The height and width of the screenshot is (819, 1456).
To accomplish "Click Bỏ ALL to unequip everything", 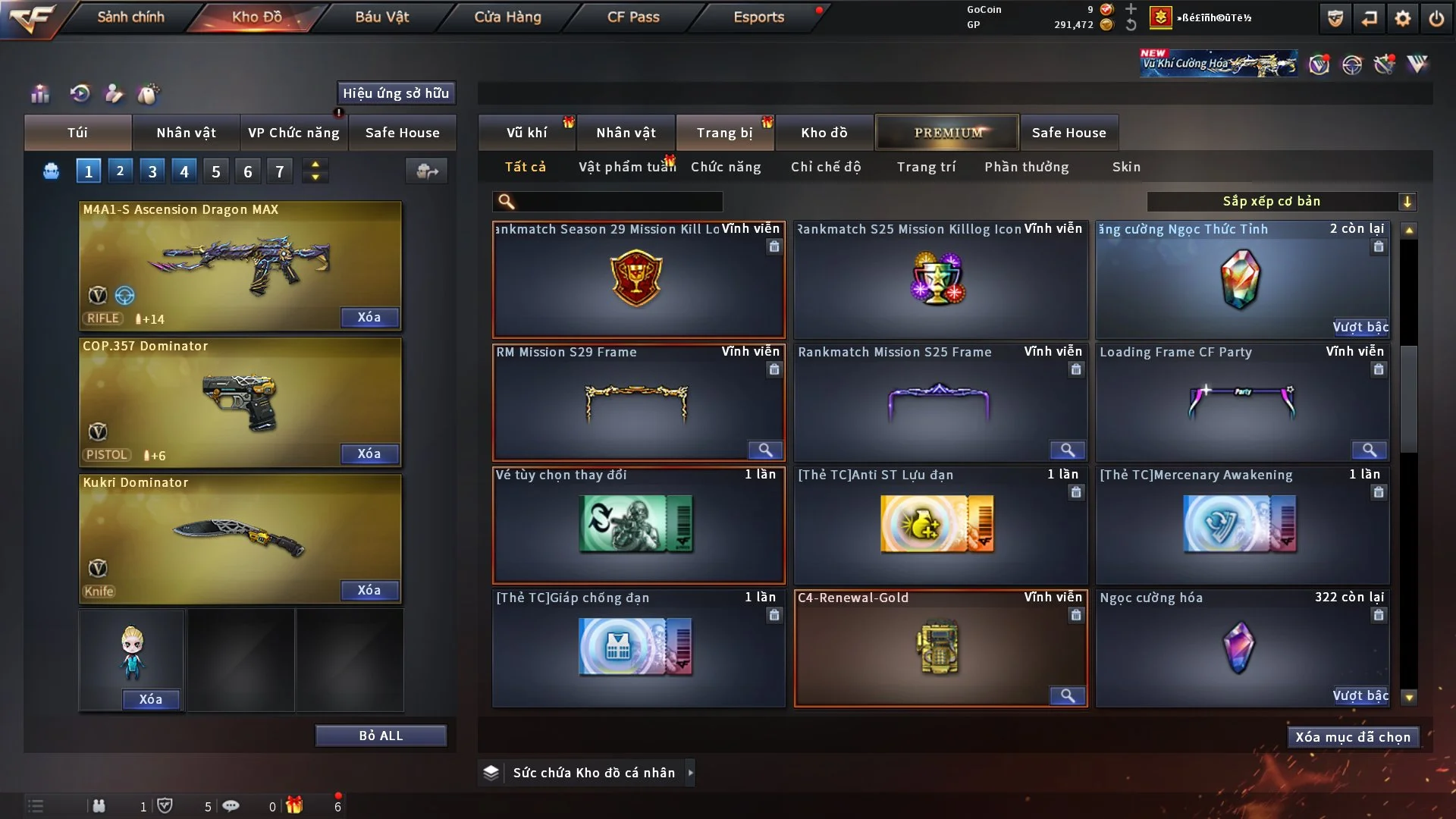I will click(381, 736).
